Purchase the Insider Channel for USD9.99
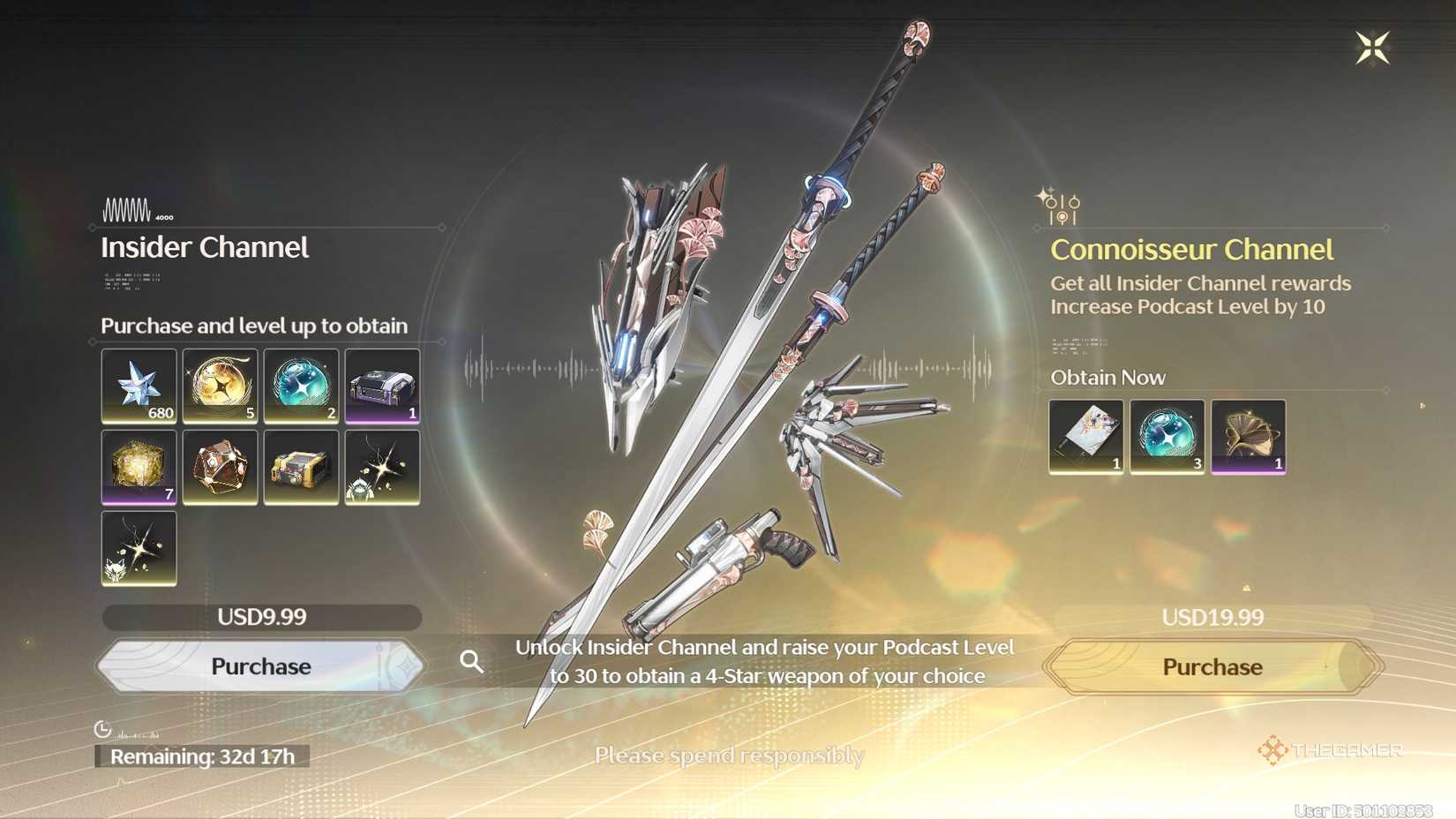Image resolution: width=1456 pixels, height=819 pixels. [260, 666]
